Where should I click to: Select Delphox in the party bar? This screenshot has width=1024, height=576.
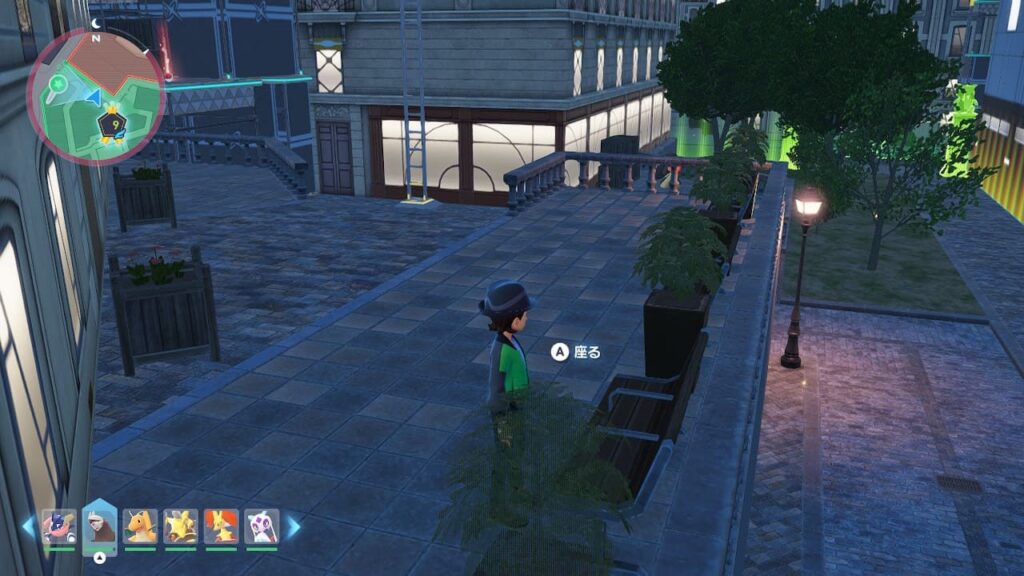pyautogui.click(x=221, y=526)
